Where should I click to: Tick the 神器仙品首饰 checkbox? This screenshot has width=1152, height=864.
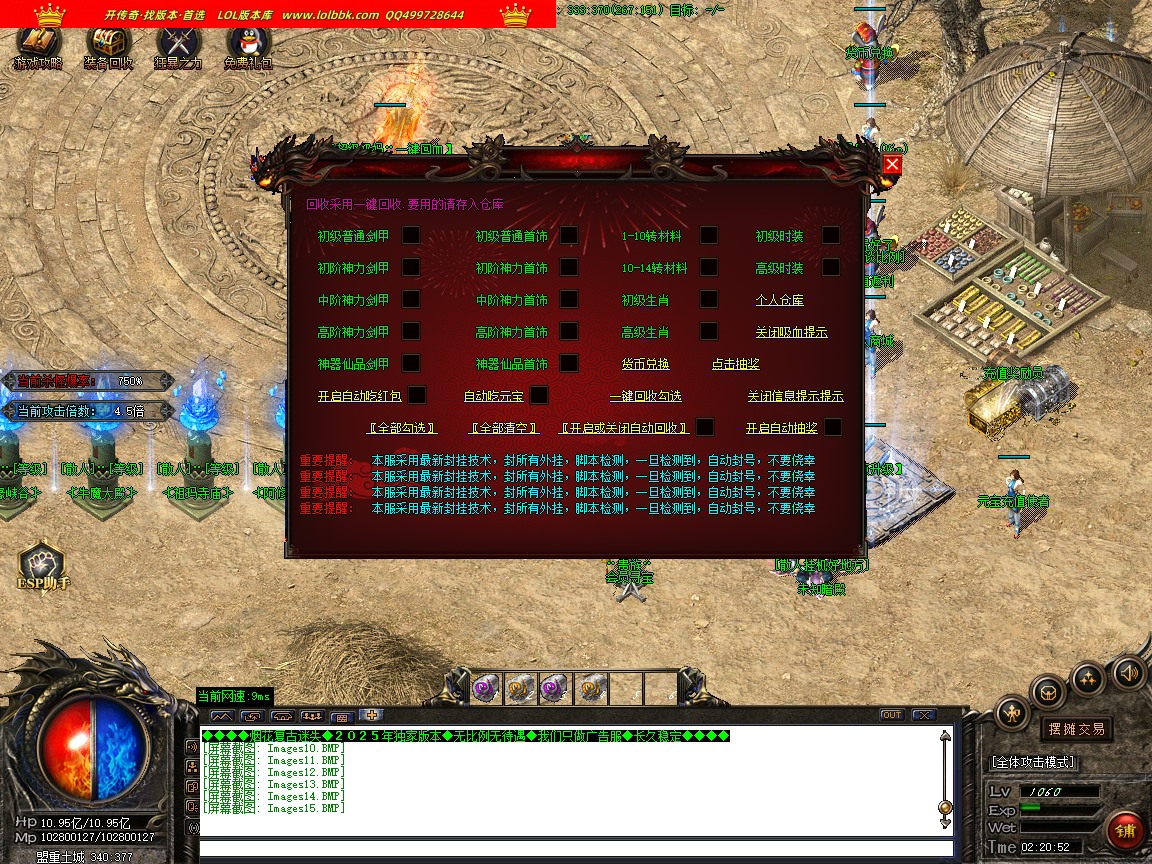point(569,363)
